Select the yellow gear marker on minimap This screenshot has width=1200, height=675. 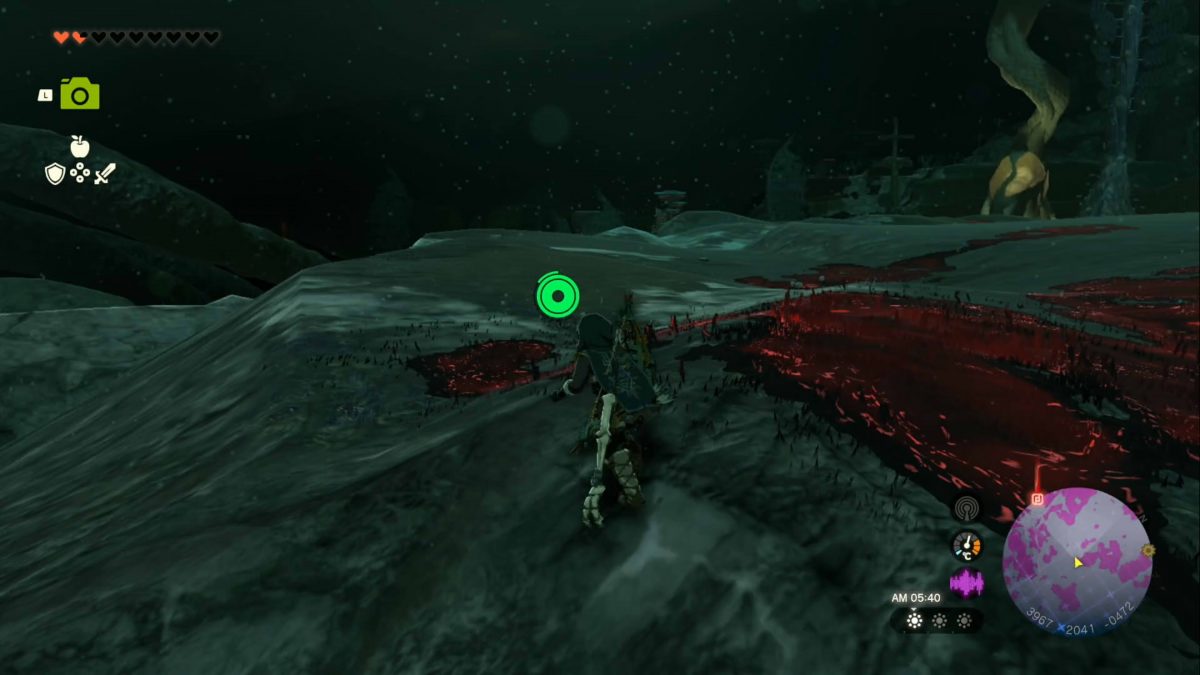[1148, 550]
